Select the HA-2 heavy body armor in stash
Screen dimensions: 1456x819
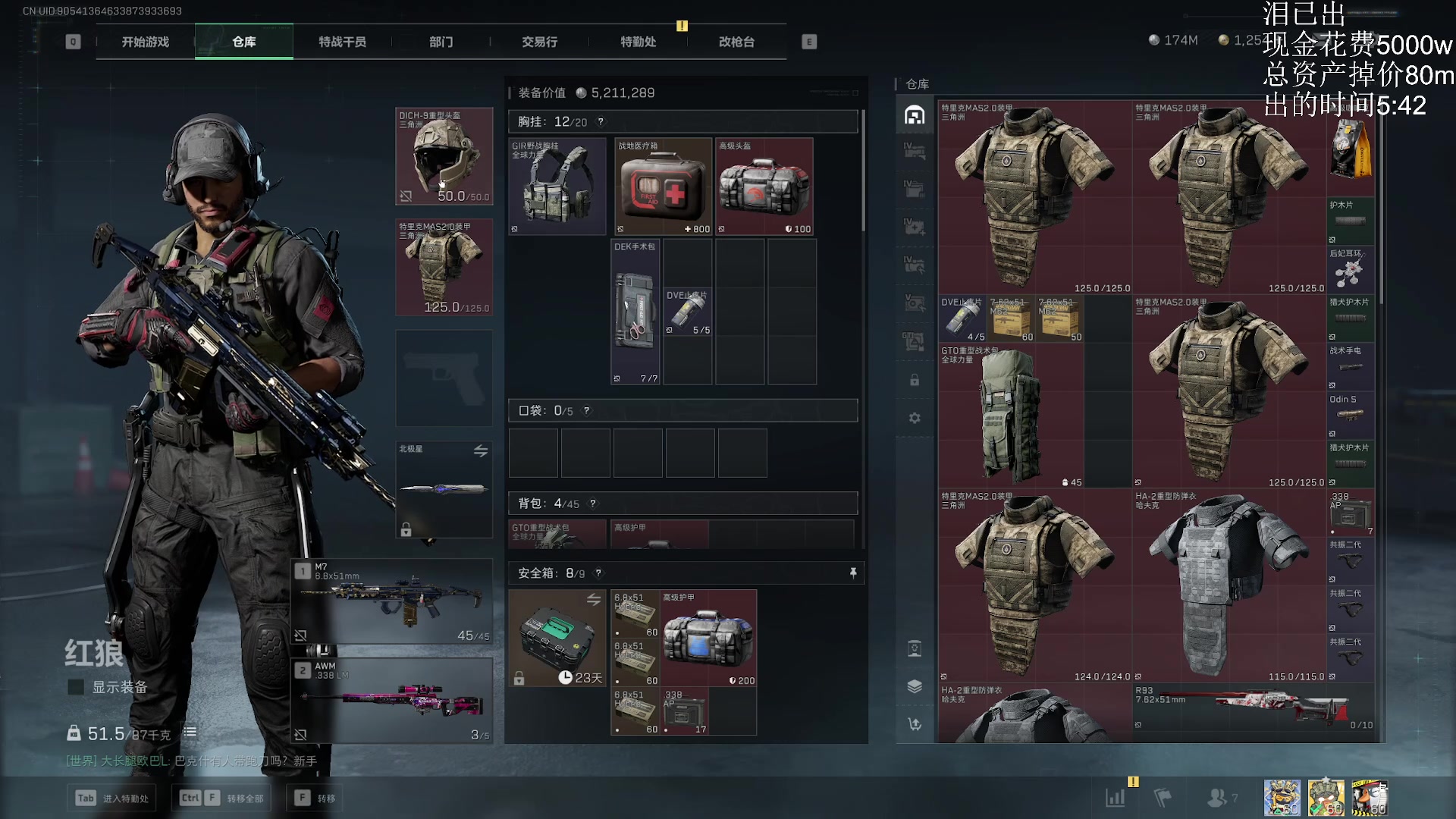[1229, 585]
